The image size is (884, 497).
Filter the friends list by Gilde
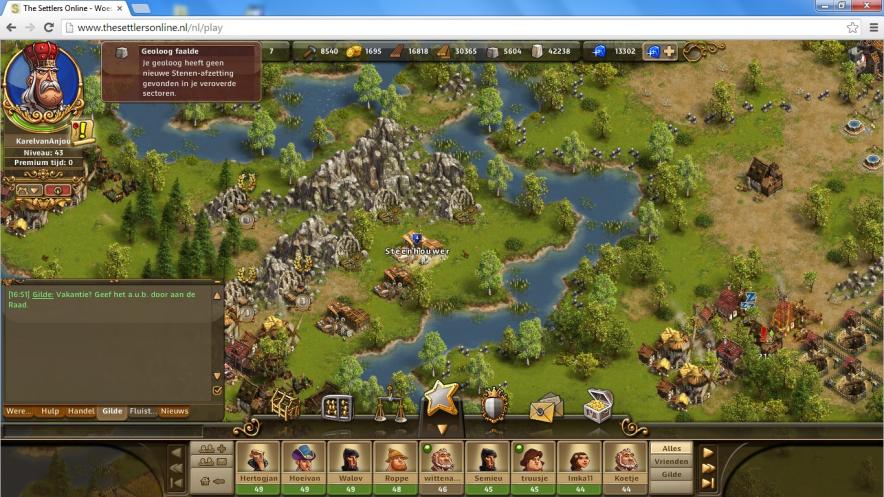671,475
